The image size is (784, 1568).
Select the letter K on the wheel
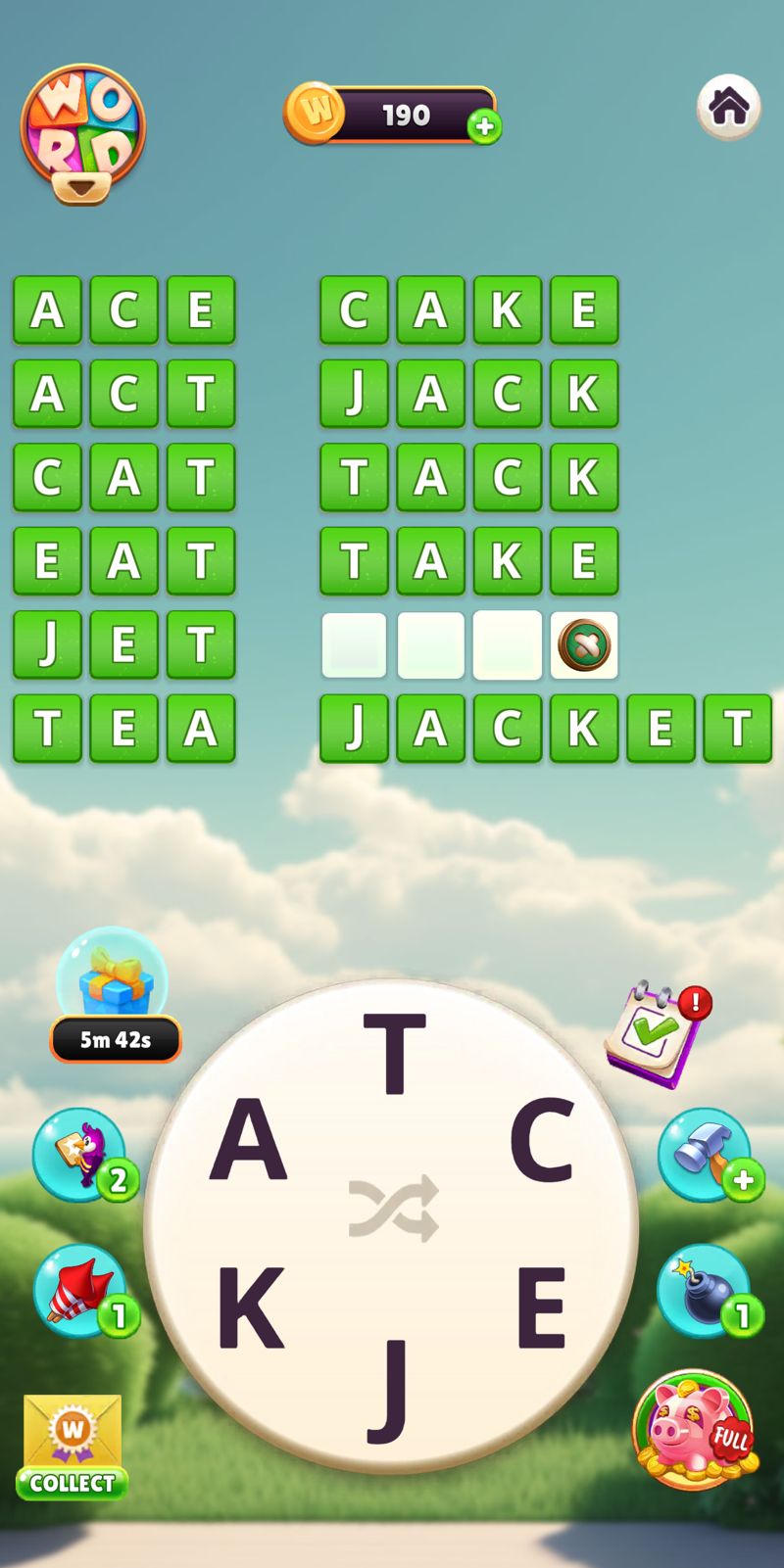[x=249, y=1307]
